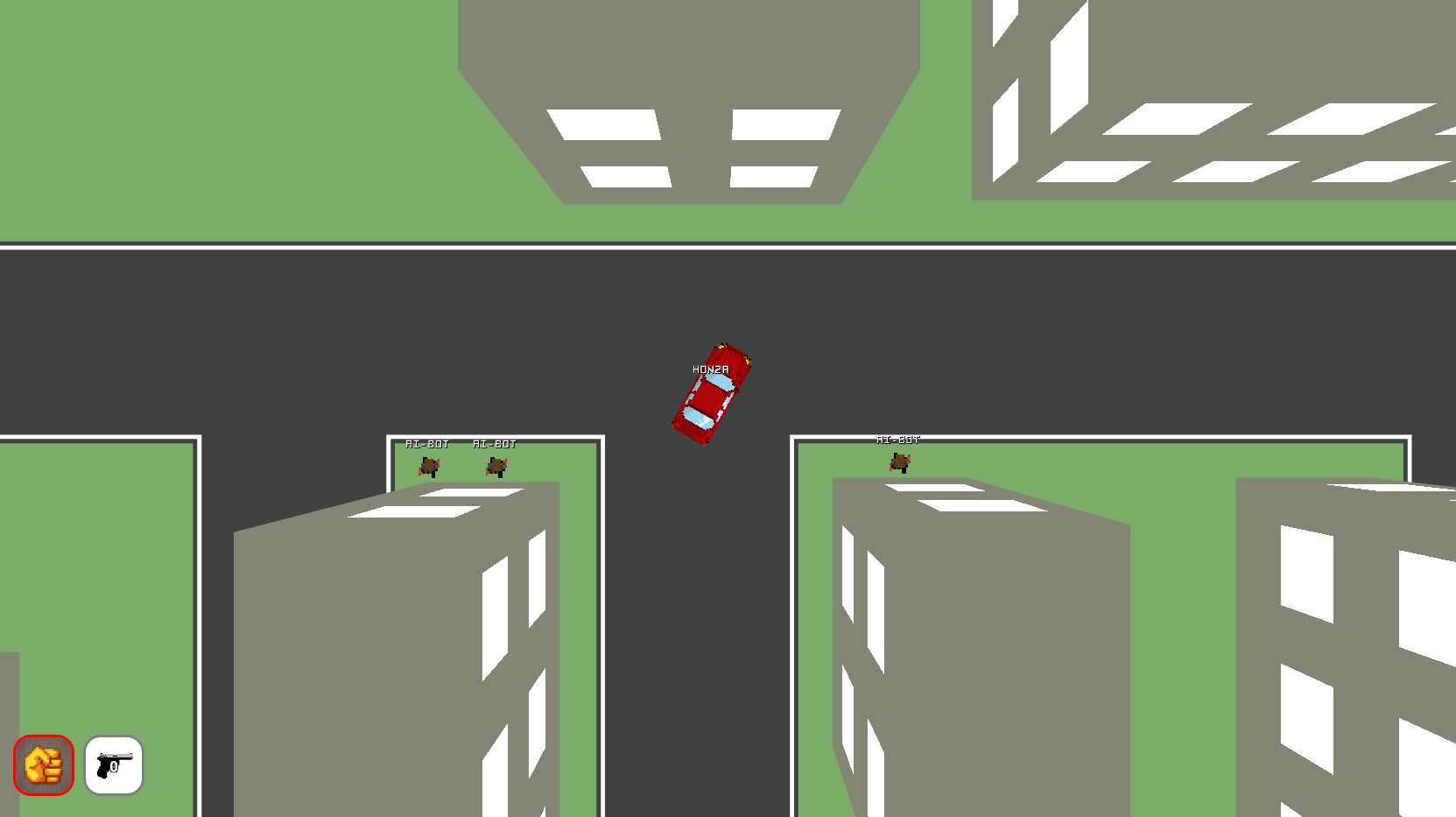Click the handgun icon showing zero ammo
Viewport: 1456px width, 817px height.
[x=113, y=767]
